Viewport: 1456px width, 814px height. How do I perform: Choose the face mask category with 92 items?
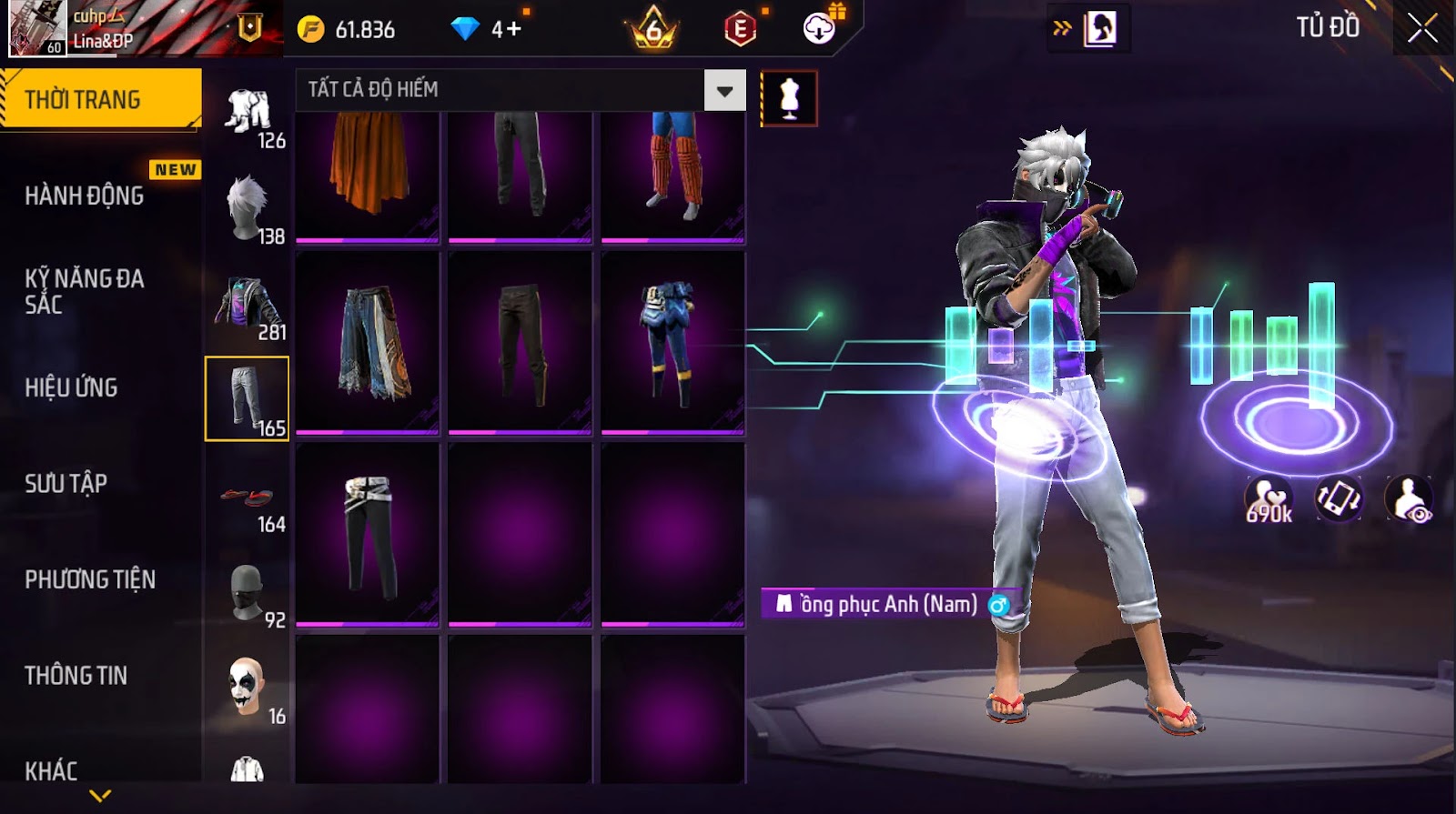pyautogui.click(x=248, y=595)
